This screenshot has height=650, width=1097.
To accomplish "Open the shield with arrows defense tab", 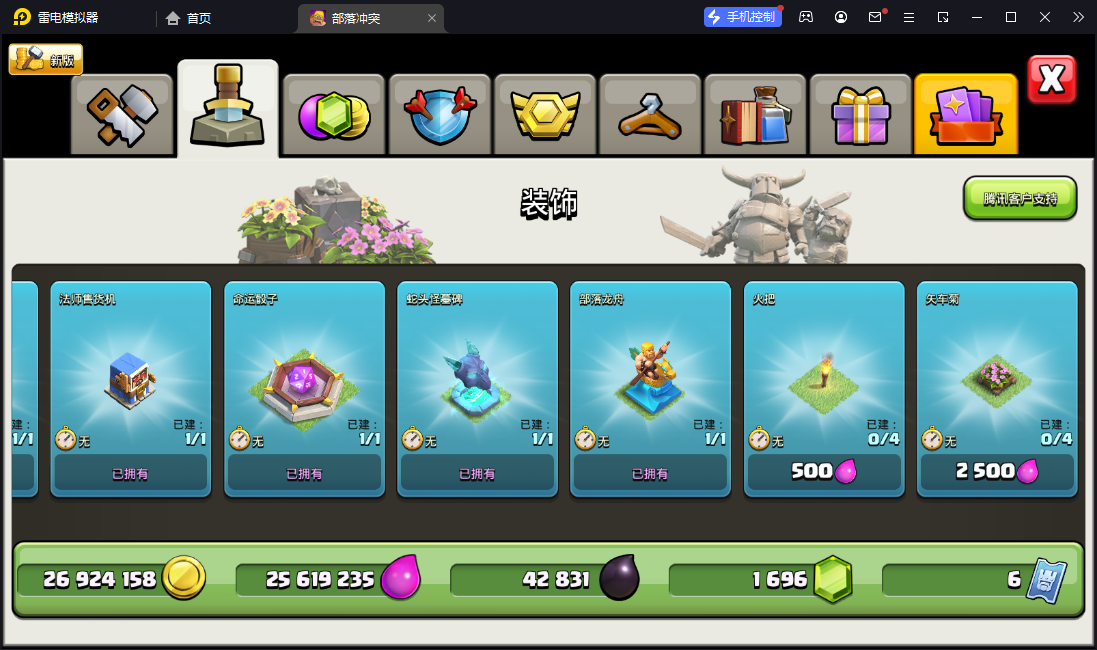I will (439, 115).
